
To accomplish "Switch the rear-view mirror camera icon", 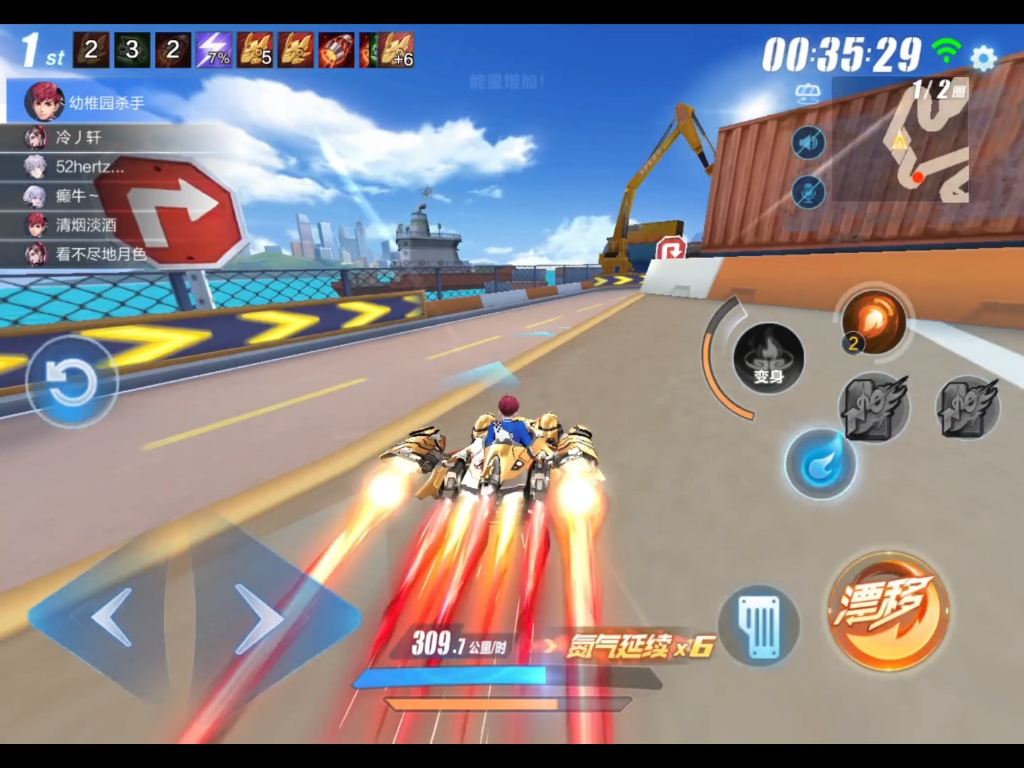I will coord(807,93).
